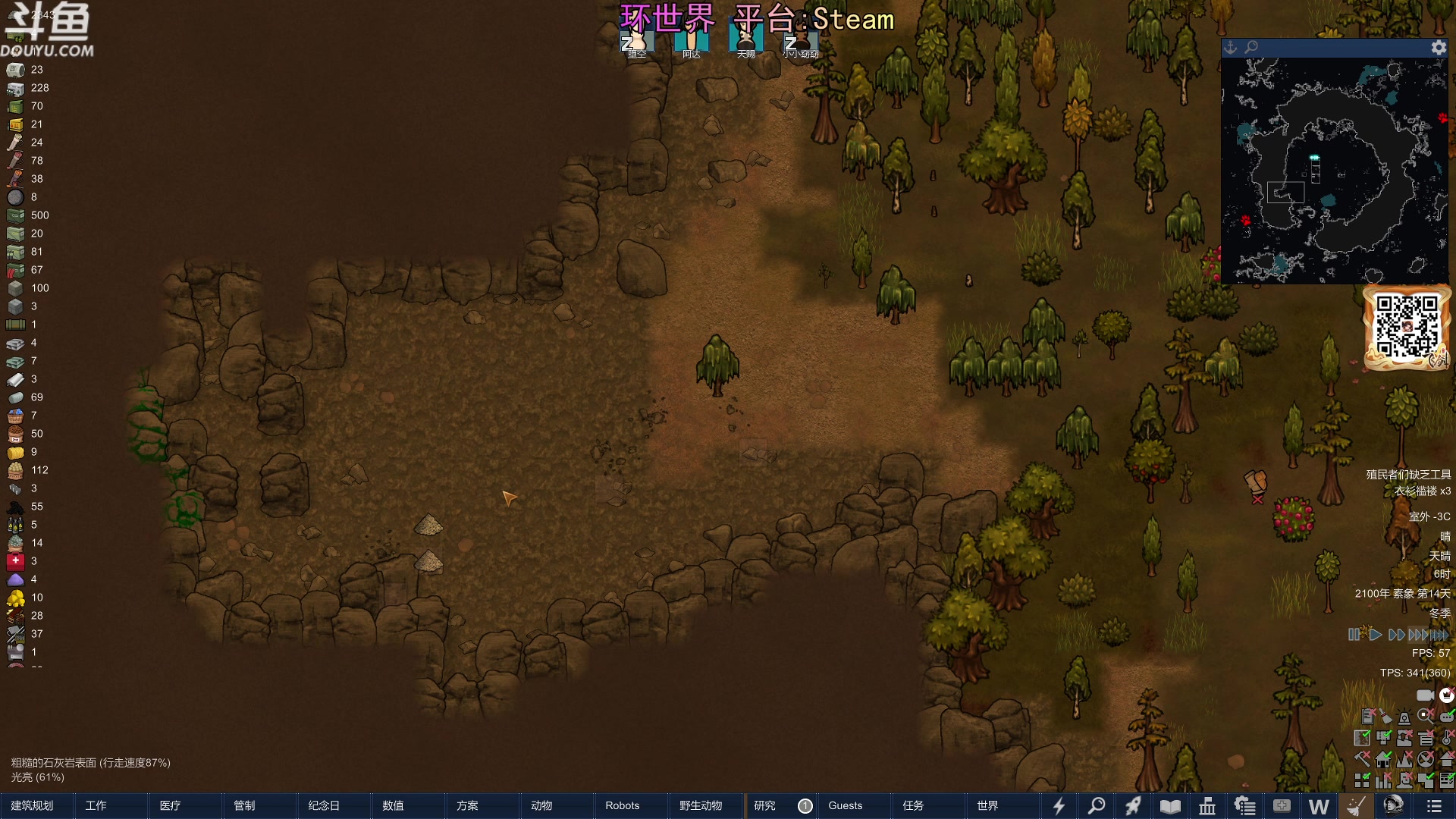Open the 建筑规划 (Architect) tab
Screen dimensions: 1456x819
(x=33, y=805)
